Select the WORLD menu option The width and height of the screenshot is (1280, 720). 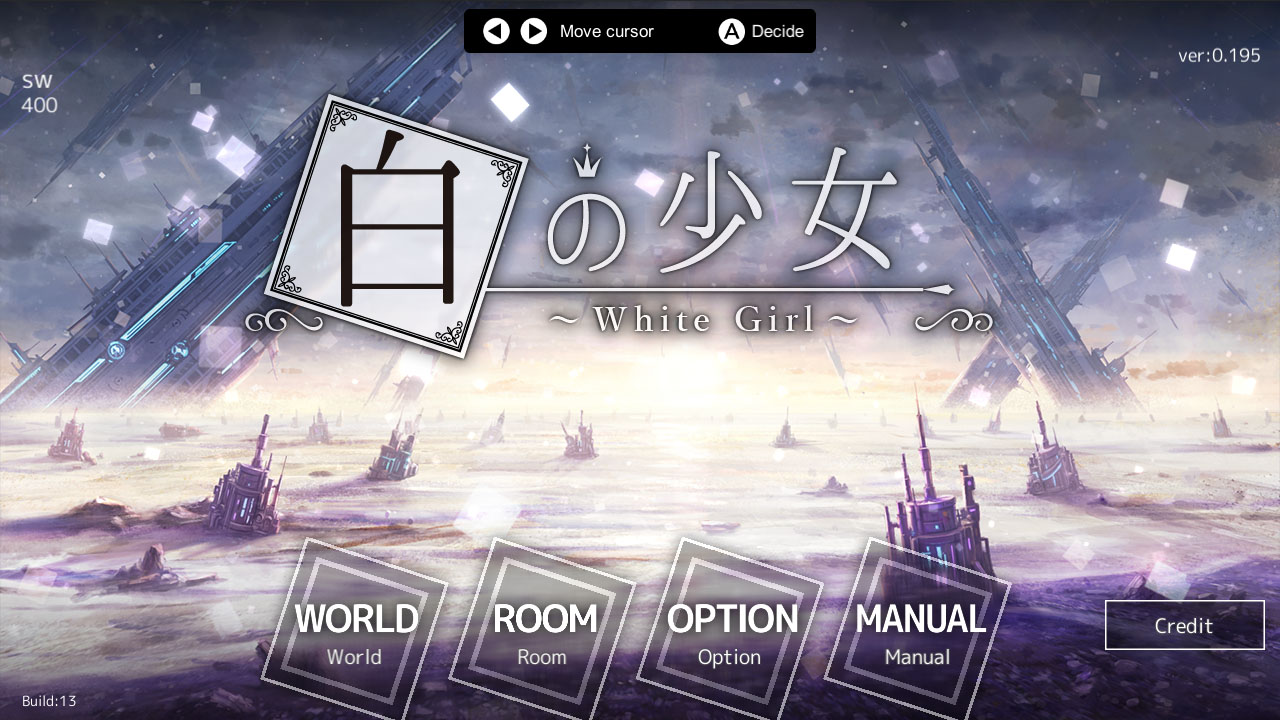click(x=355, y=620)
